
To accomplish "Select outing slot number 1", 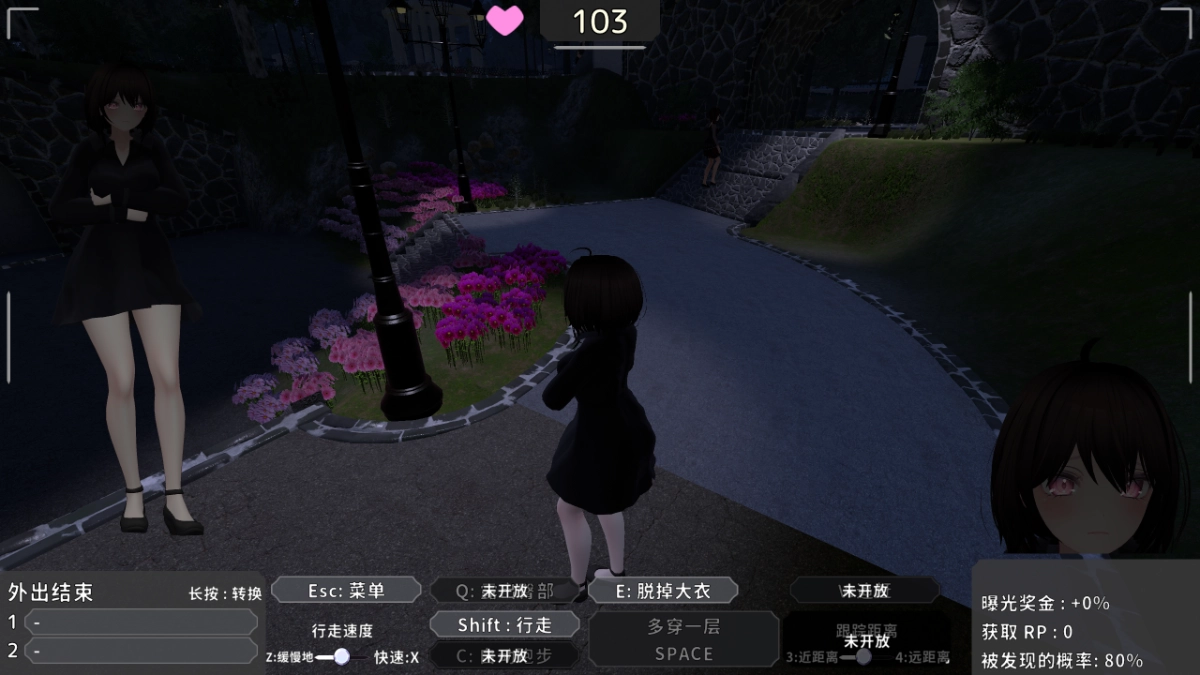I will (140, 622).
